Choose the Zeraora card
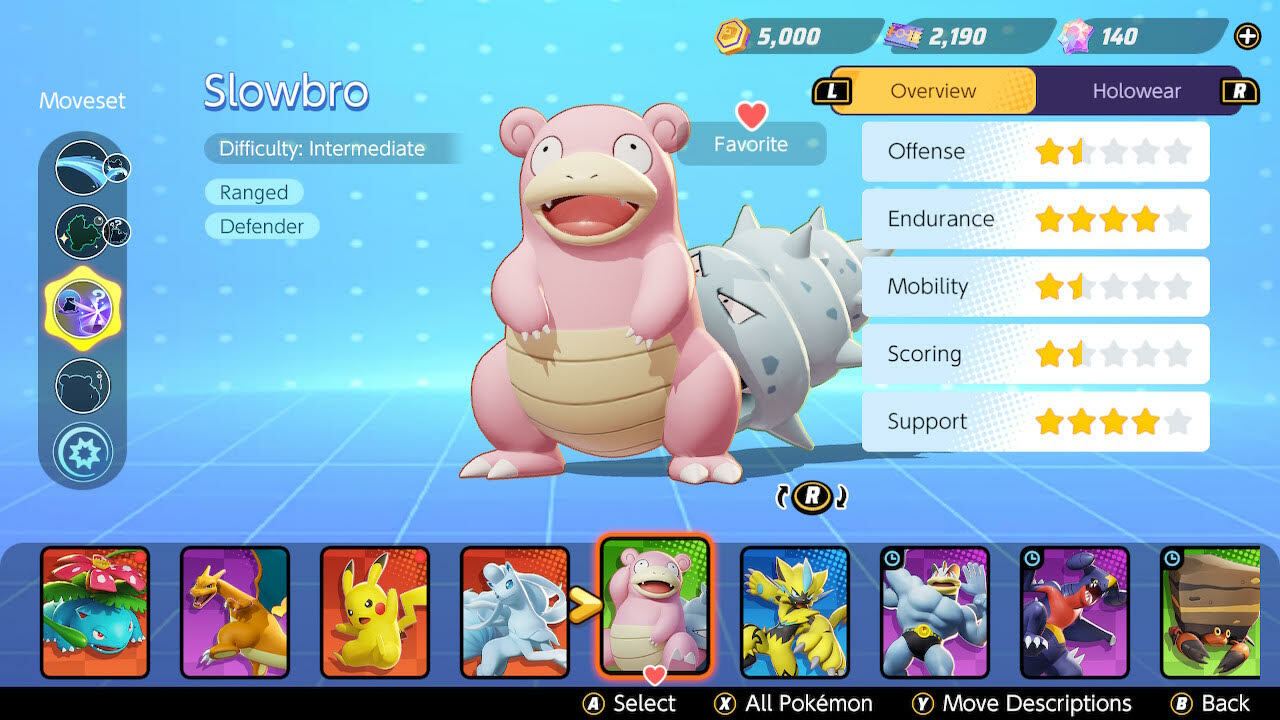The height and width of the screenshot is (720, 1280). click(x=795, y=611)
